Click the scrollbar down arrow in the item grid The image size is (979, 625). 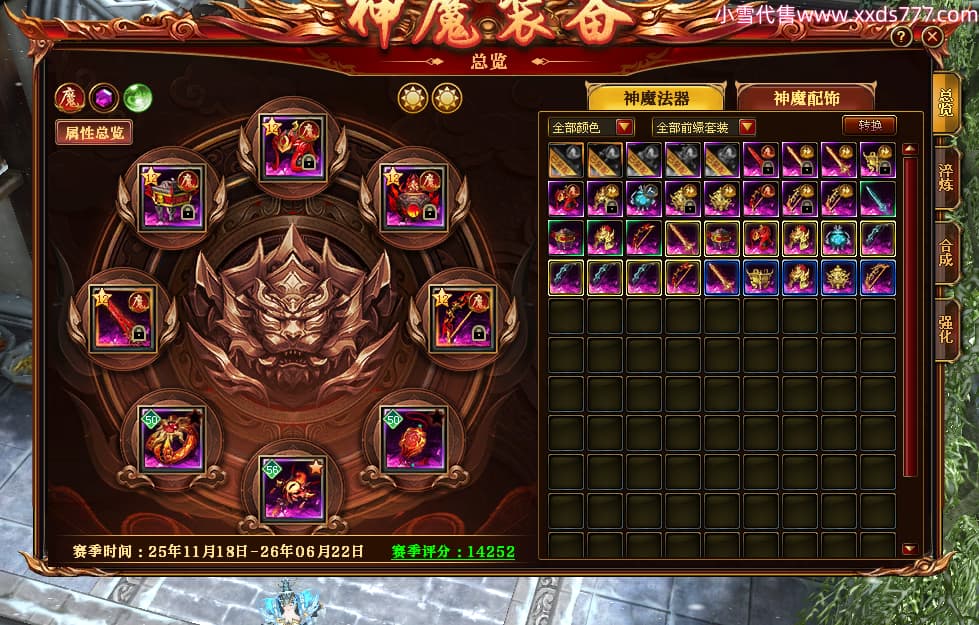coord(909,548)
